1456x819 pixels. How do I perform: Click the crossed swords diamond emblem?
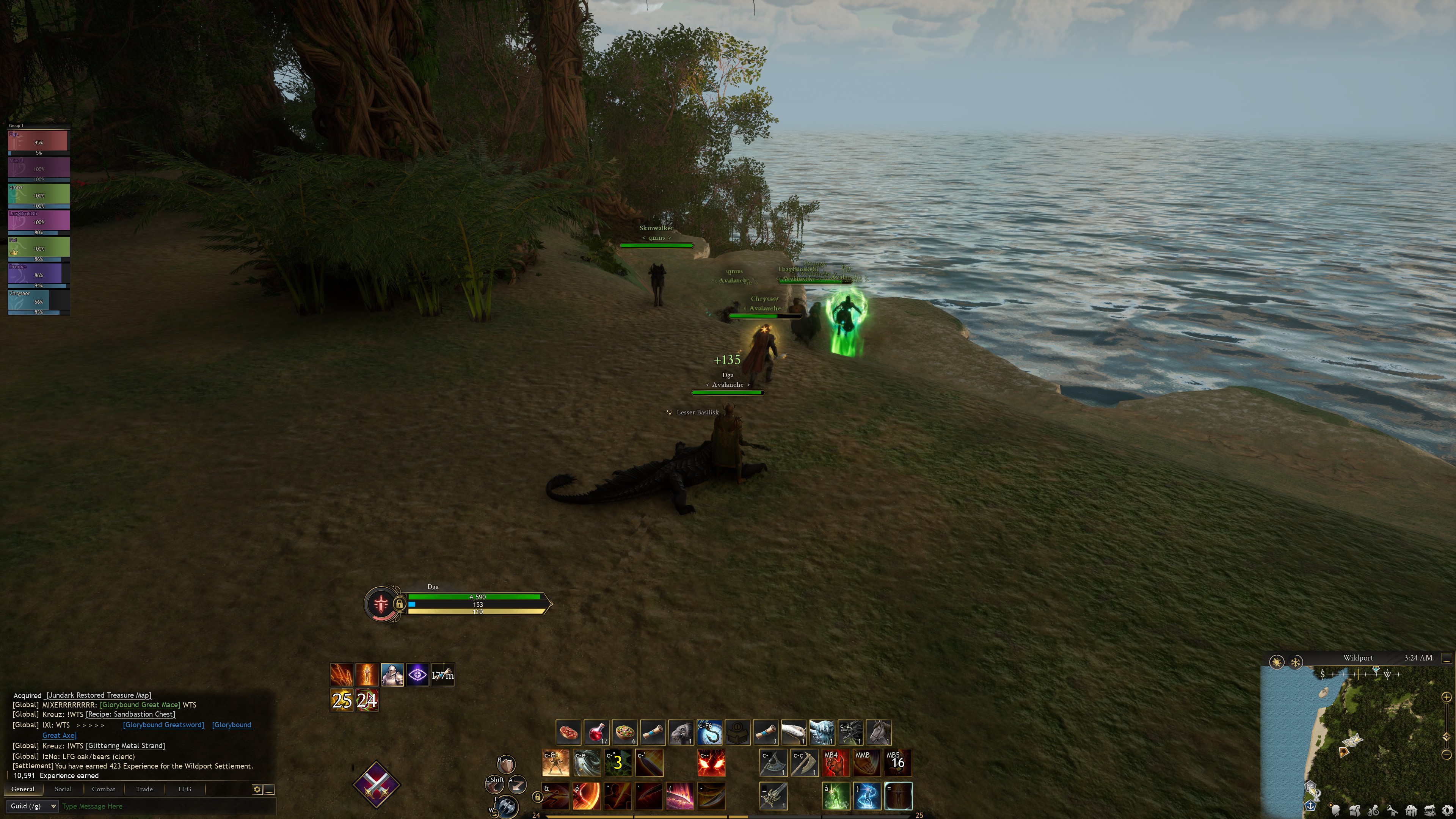377,784
